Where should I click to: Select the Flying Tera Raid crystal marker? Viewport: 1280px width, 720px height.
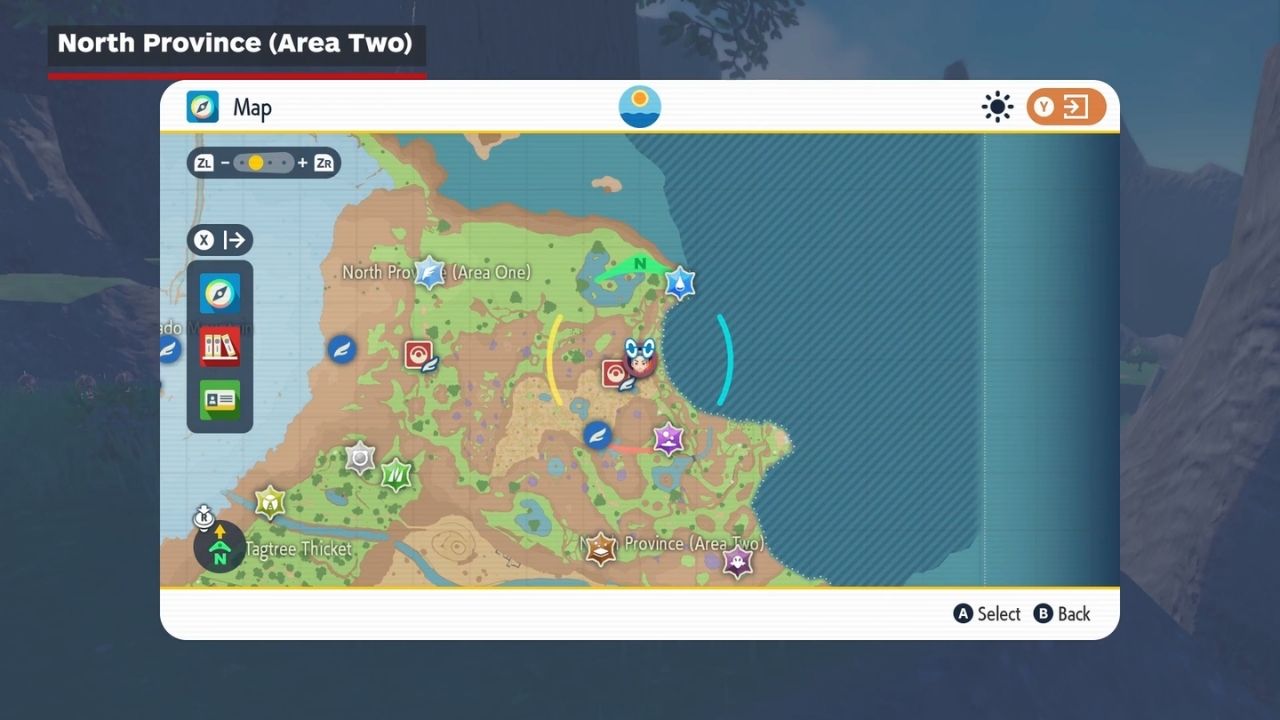click(429, 272)
